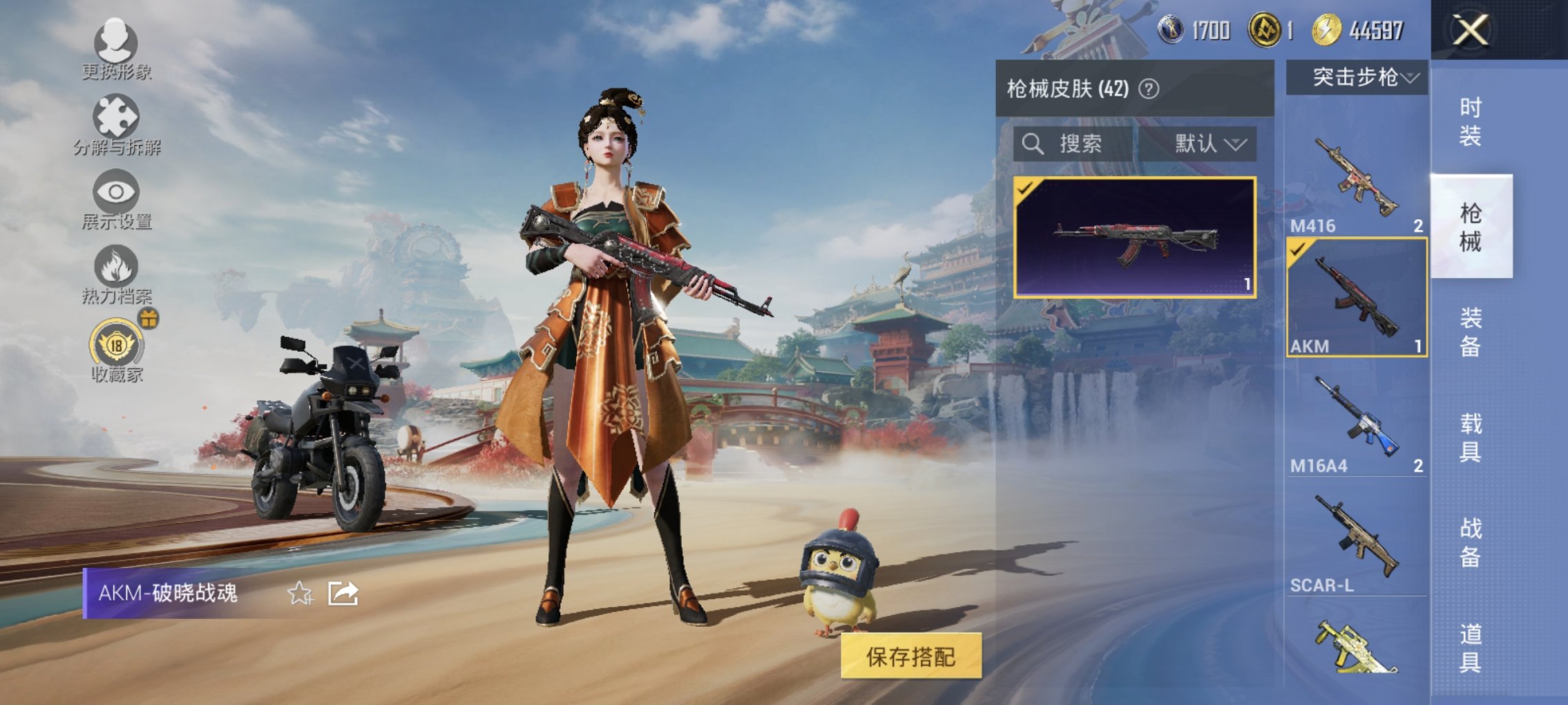The width and height of the screenshot is (1568, 705).
Task: Open the search field in gun skins panel
Action: click(x=1078, y=145)
